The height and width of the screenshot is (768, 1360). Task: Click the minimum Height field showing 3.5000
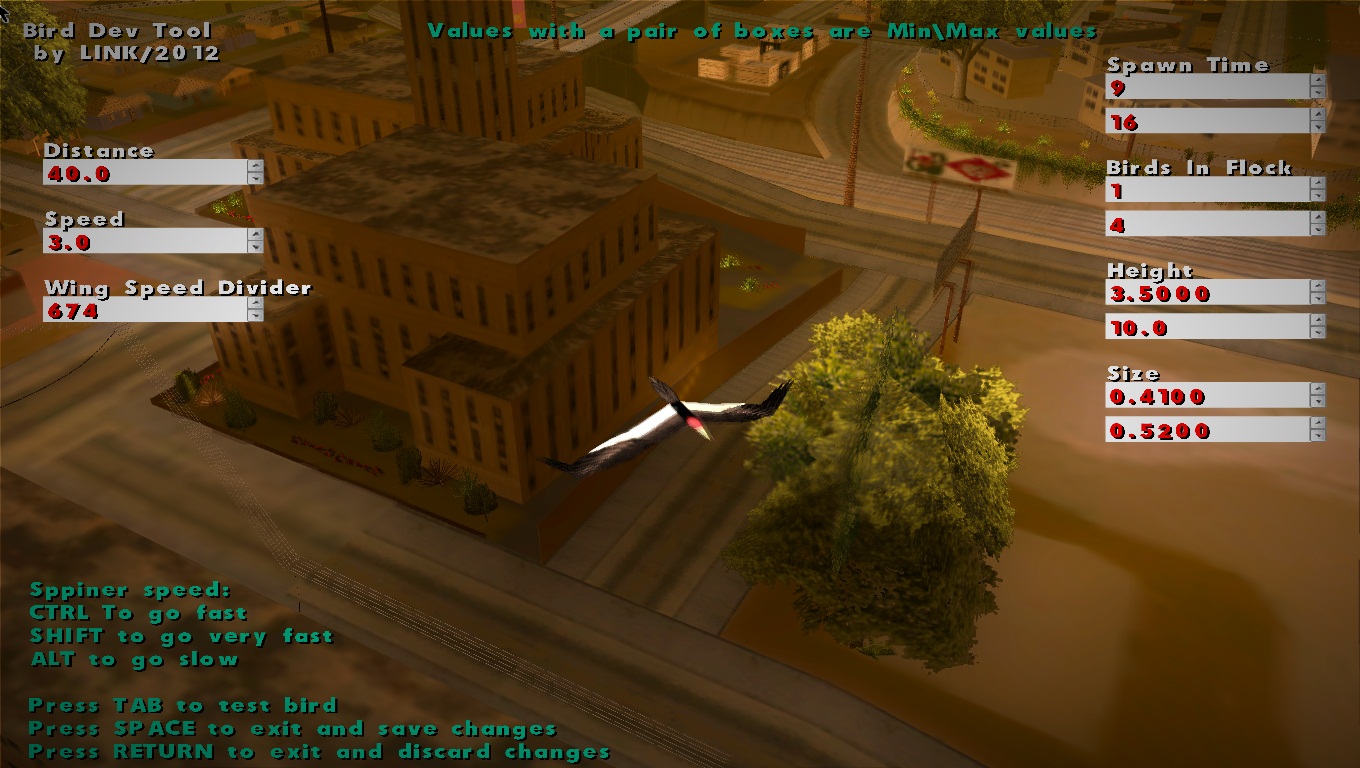1200,293
